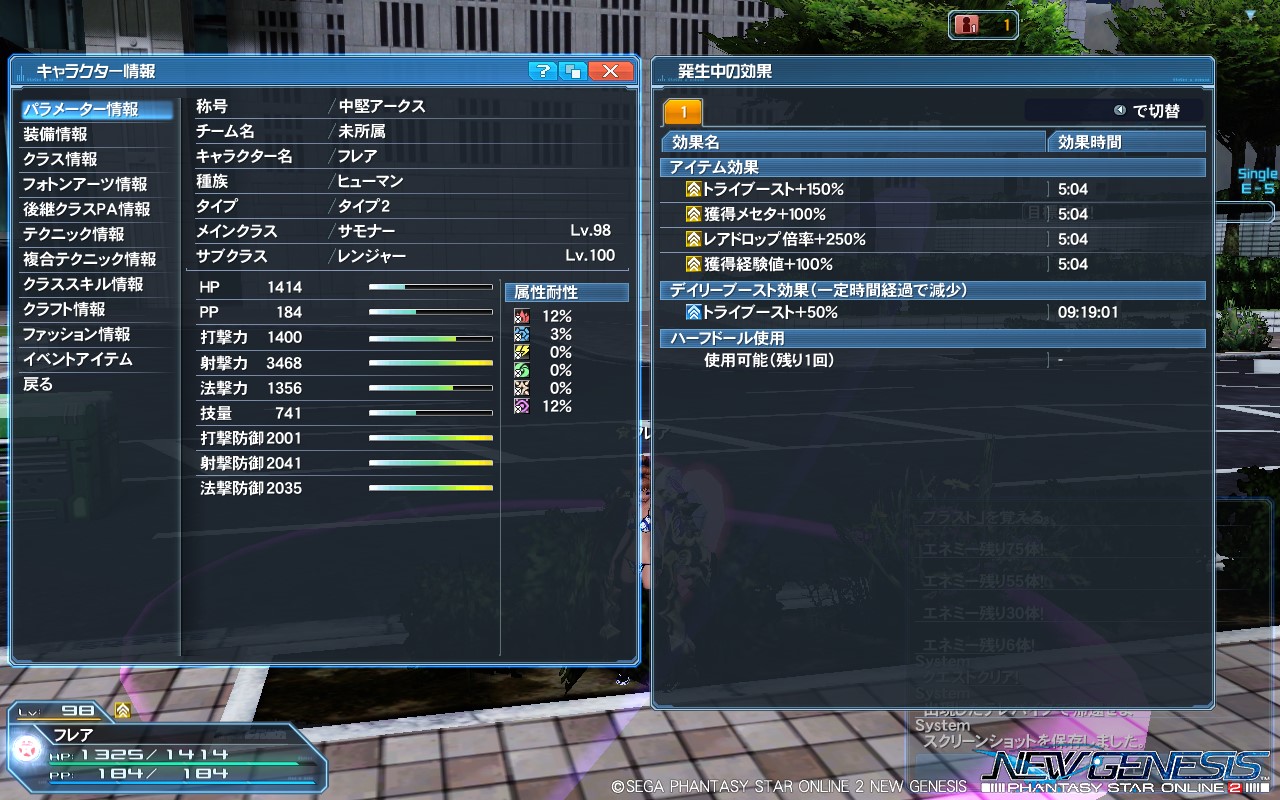Open the help icon on the character info window
Screen dimensions: 1280x800
(x=542, y=70)
